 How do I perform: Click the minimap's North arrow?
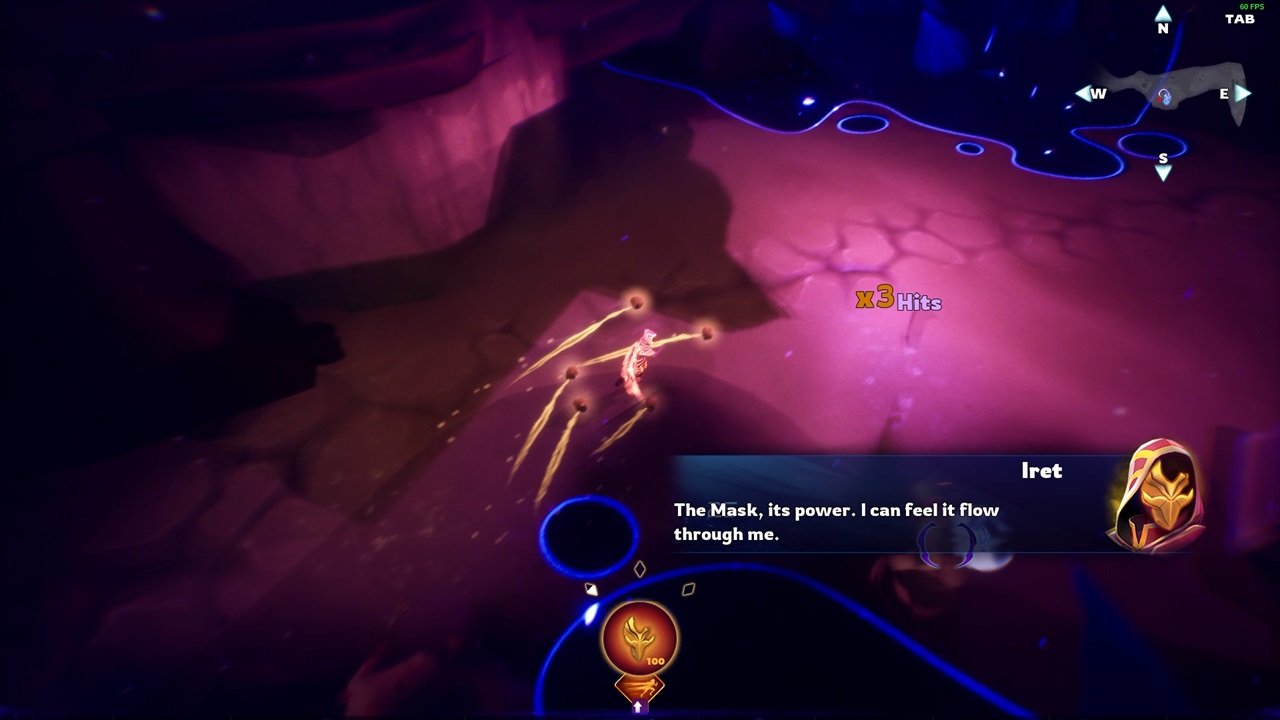pos(1163,15)
